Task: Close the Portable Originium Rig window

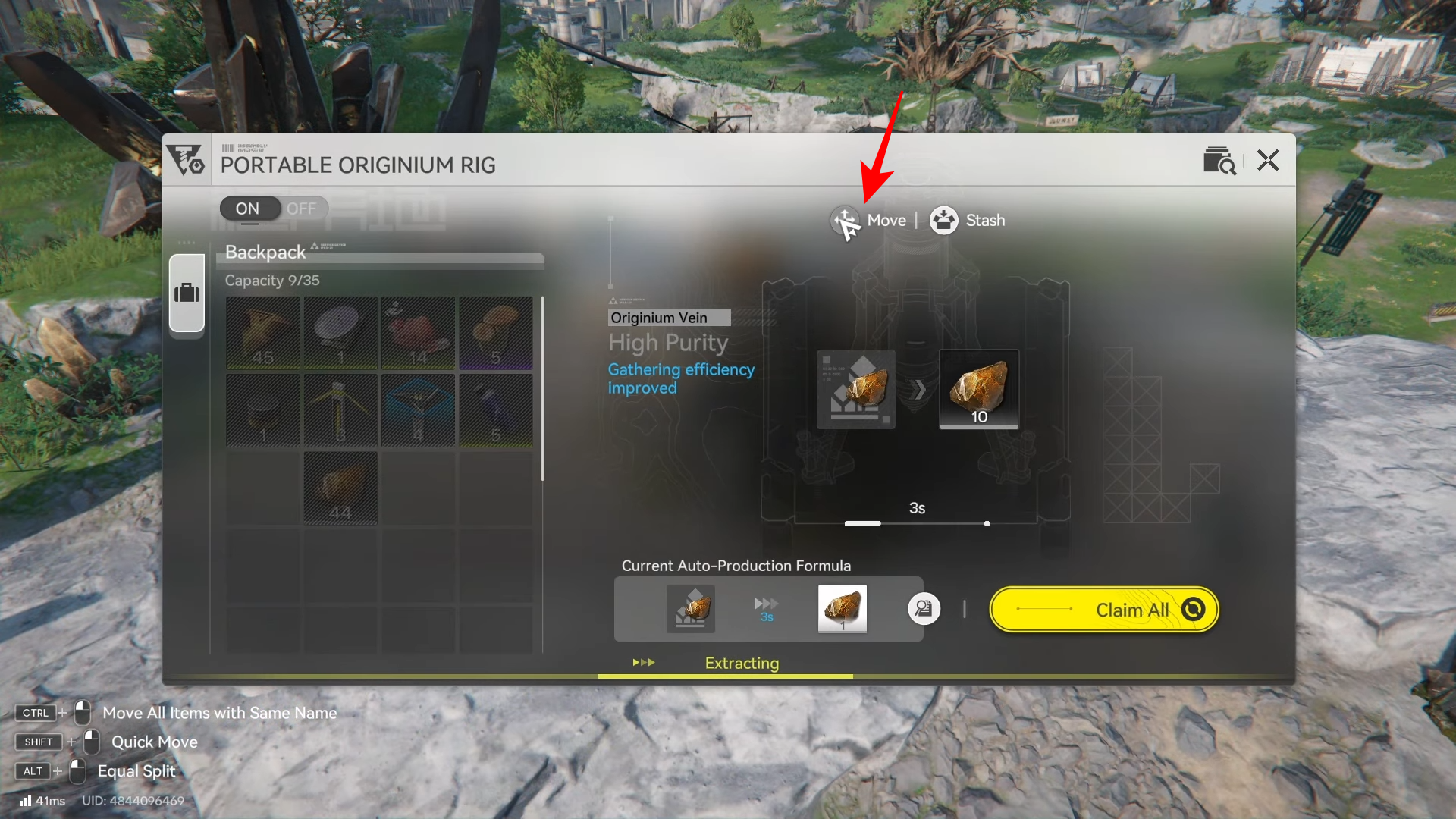Action: coord(1268,161)
